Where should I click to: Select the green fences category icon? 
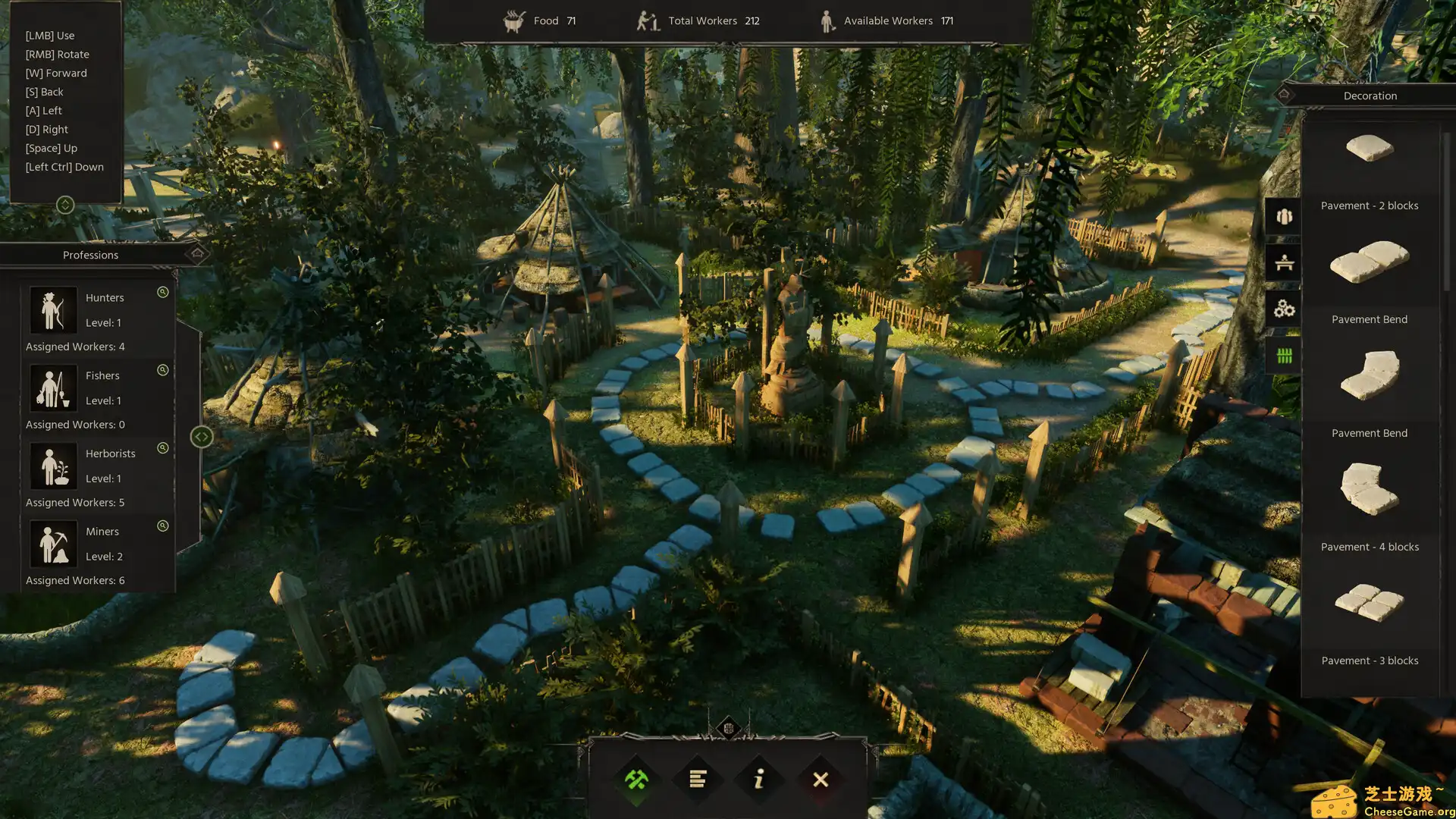tap(1282, 356)
